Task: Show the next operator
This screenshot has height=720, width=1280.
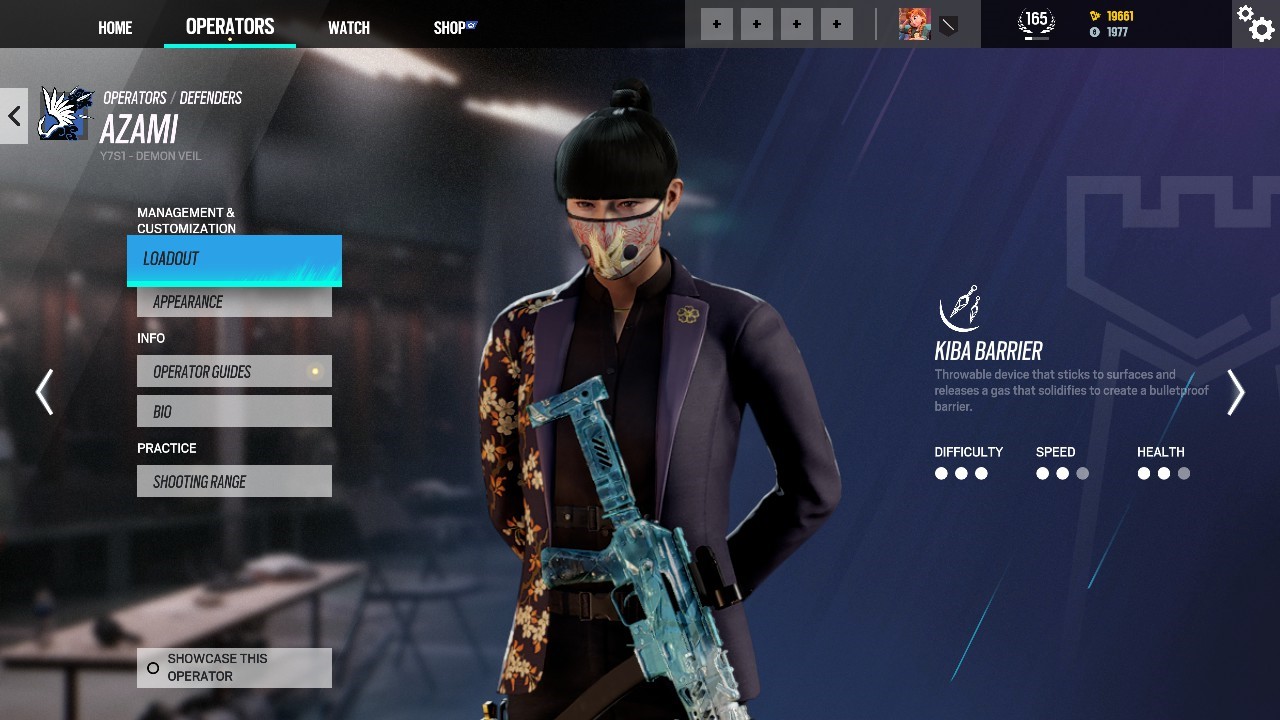Action: pyautogui.click(x=1236, y=392)
